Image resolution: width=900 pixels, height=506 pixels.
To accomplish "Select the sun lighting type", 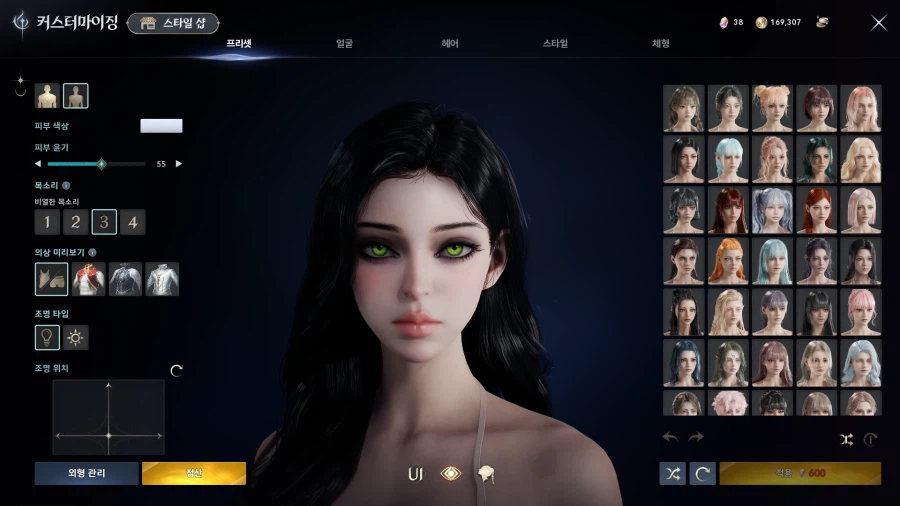I will 76,338.
